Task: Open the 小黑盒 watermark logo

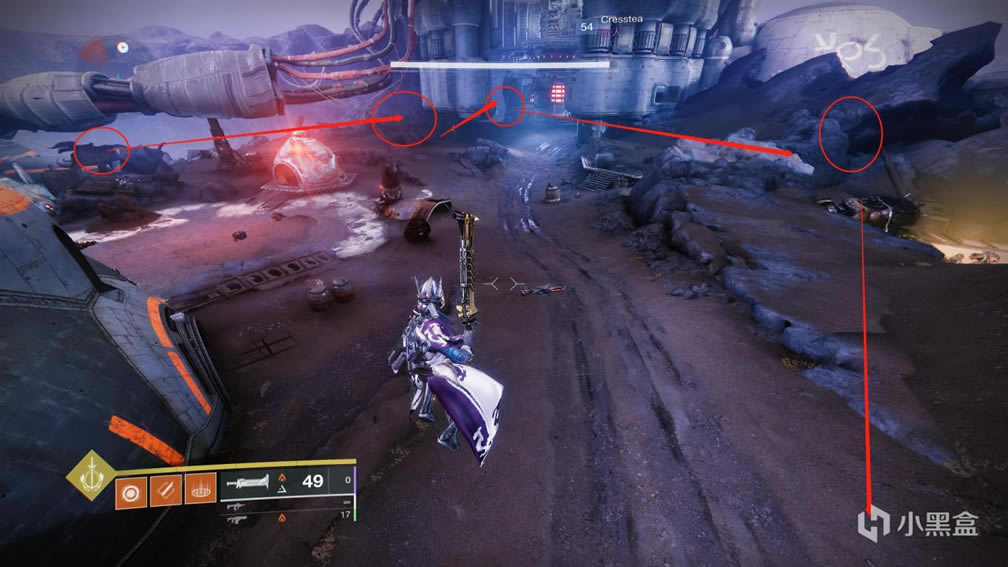Action: [x=921, y=523]
